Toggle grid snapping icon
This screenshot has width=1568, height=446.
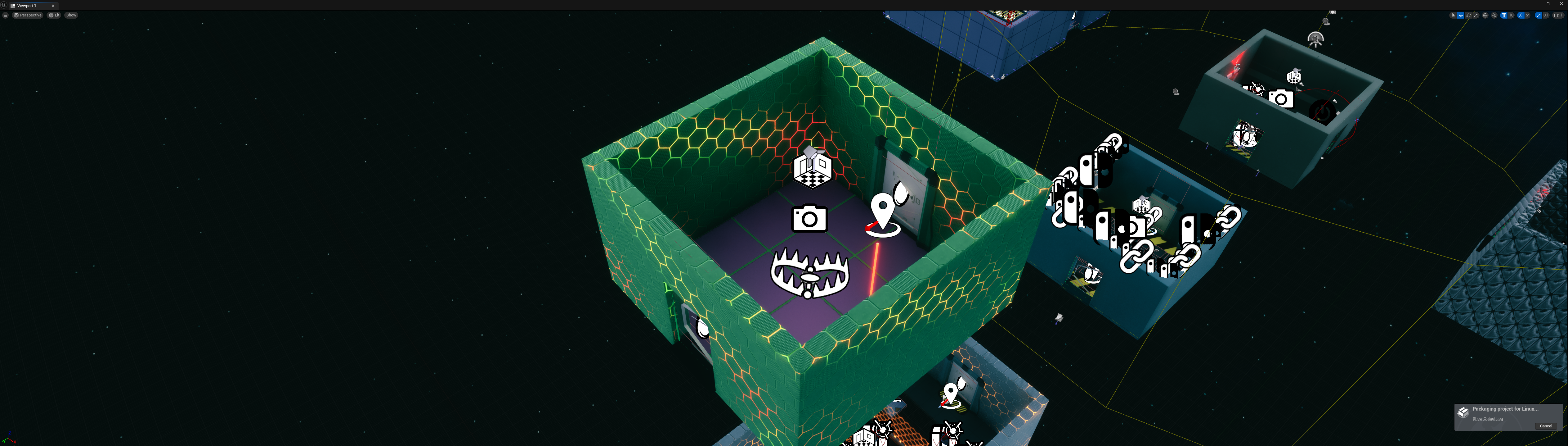click(1504, 15)
